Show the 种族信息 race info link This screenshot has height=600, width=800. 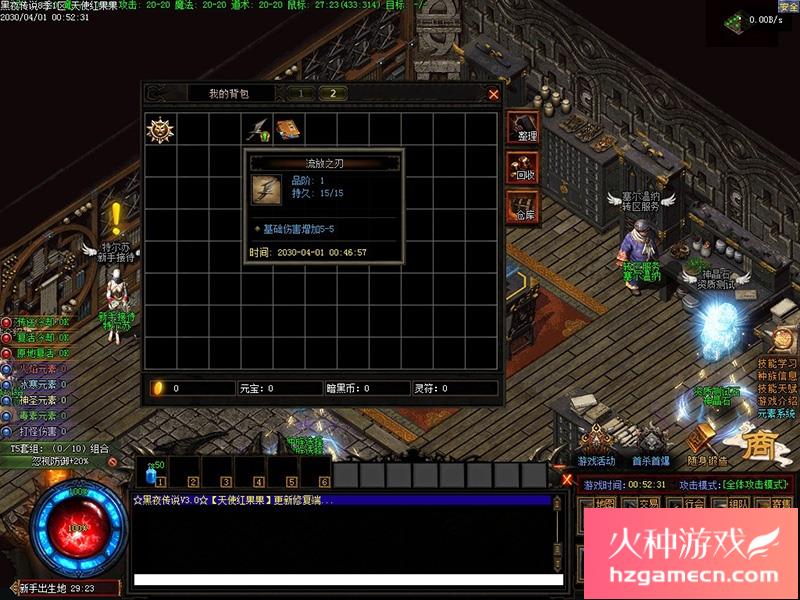coord(777,376)
